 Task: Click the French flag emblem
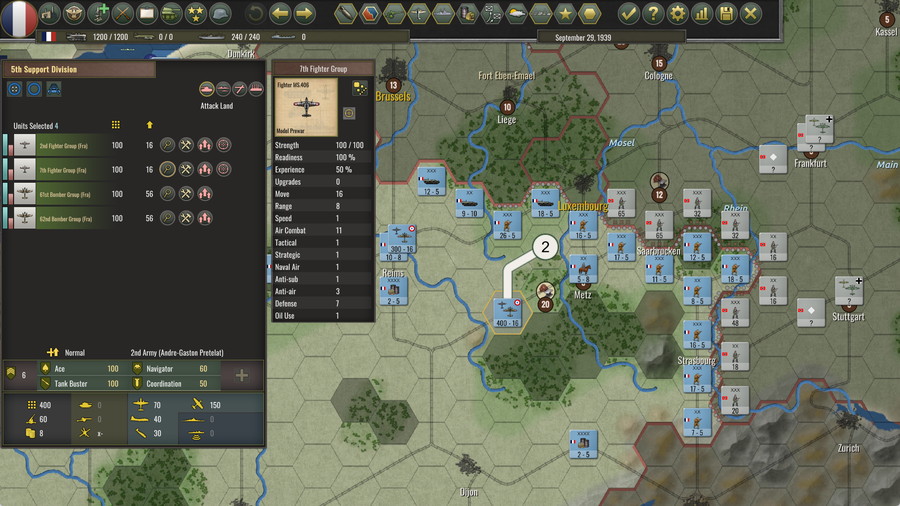[17, 15]
